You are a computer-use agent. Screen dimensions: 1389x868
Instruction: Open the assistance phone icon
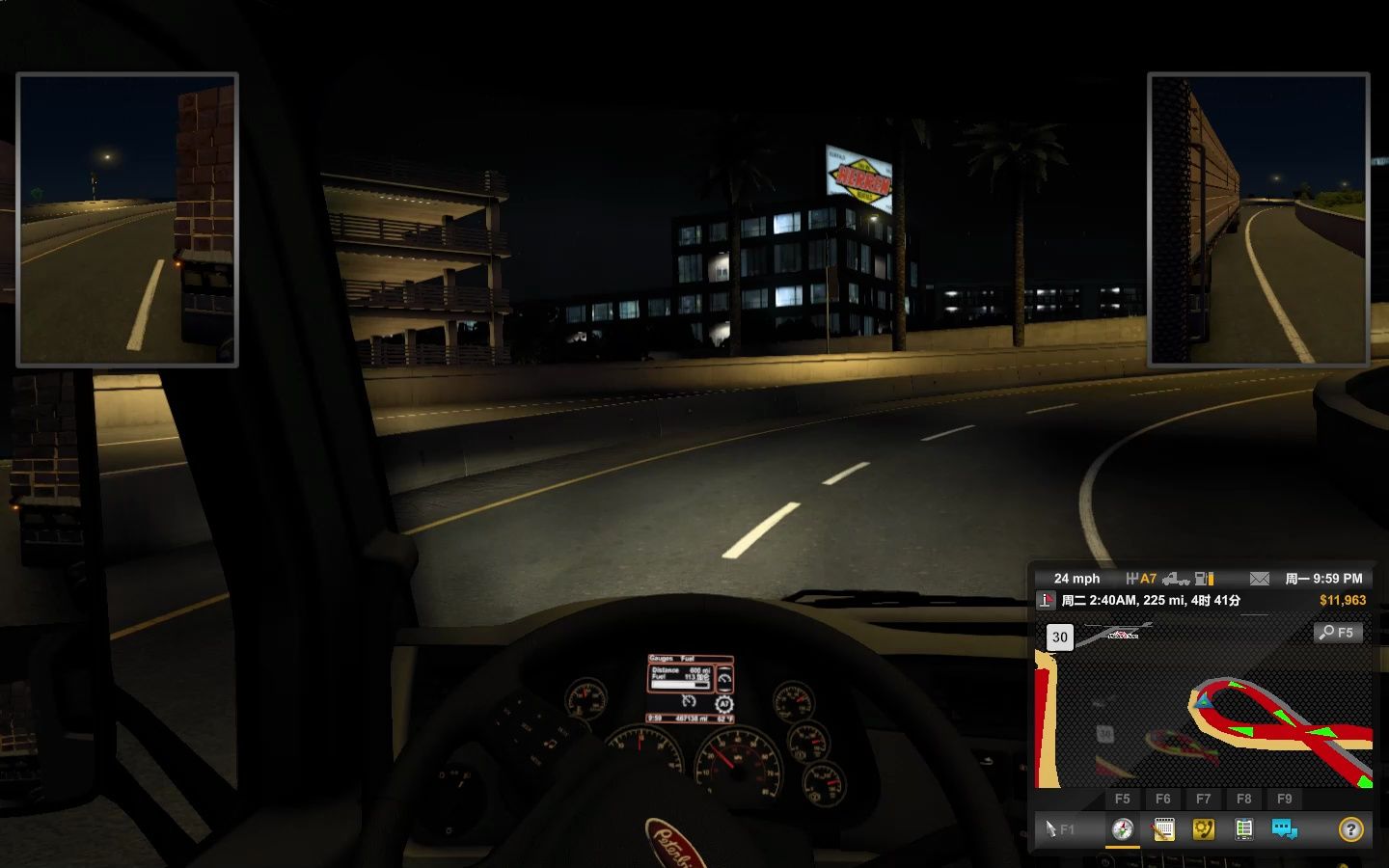coord(1204,829)
